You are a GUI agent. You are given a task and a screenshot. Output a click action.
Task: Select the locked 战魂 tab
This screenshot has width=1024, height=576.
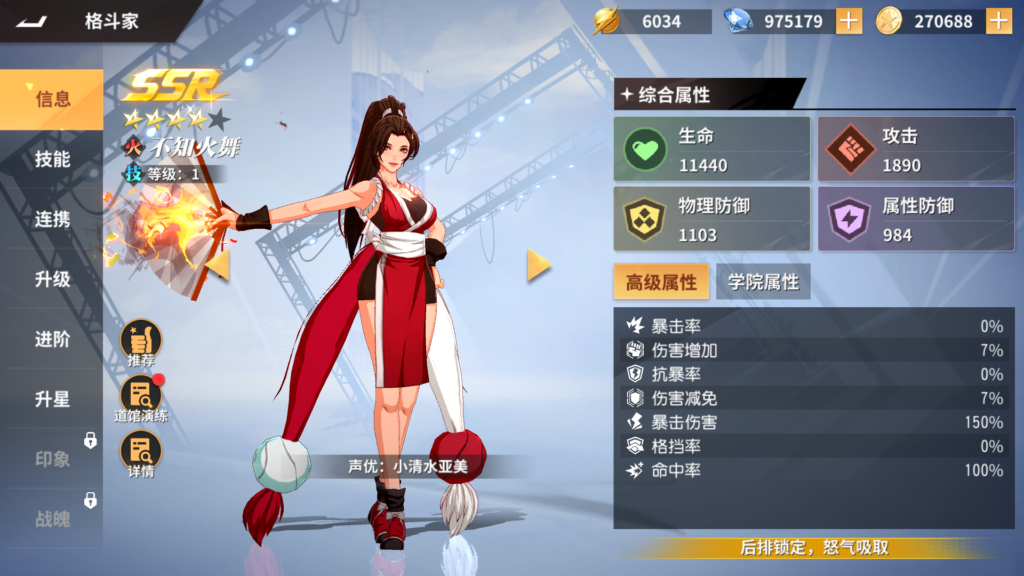[52, 519]
